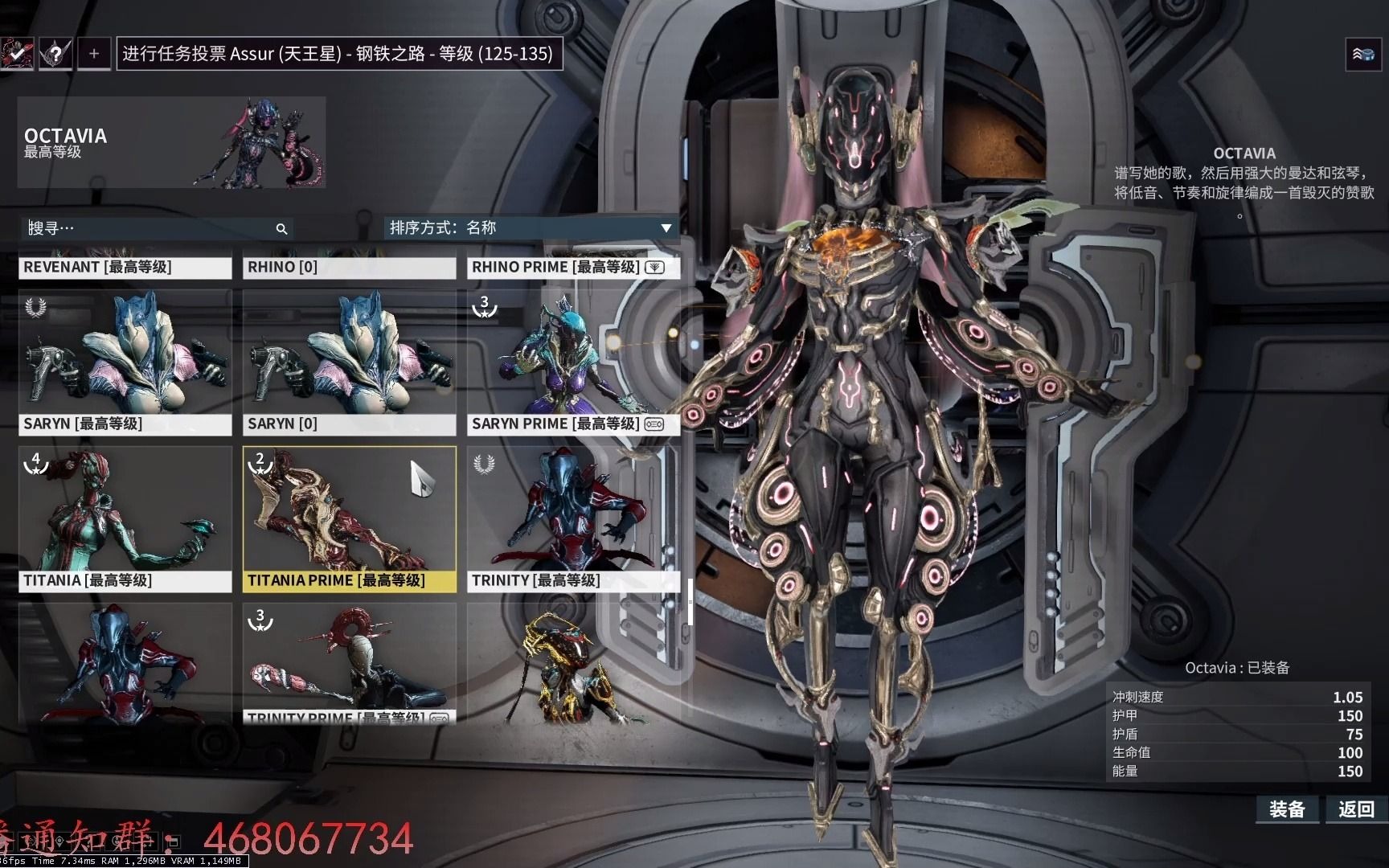Pick the Saryn Prime warframe
1389x868 pixels.
[x=572, y=362]
